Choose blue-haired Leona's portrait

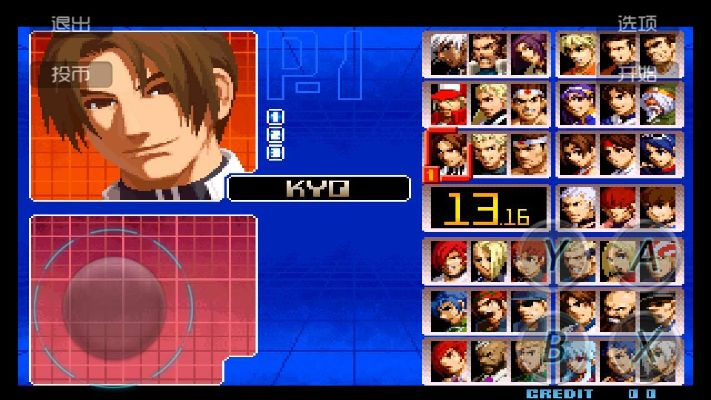coord(449,310)
